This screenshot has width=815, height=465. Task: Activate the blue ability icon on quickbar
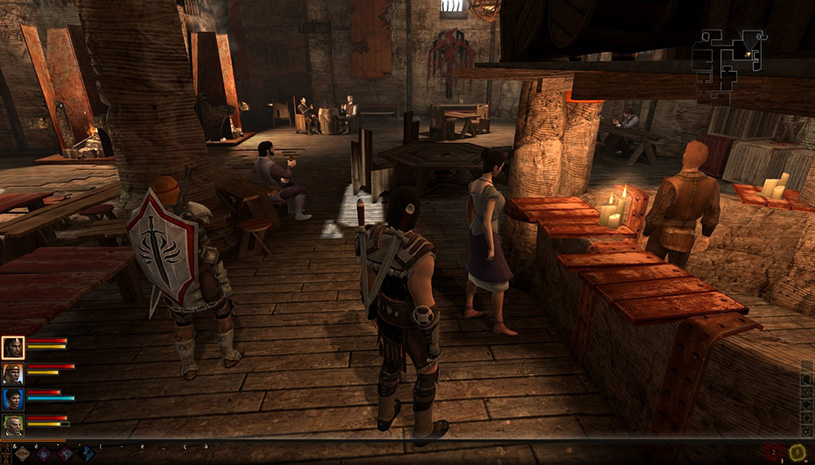87,454
